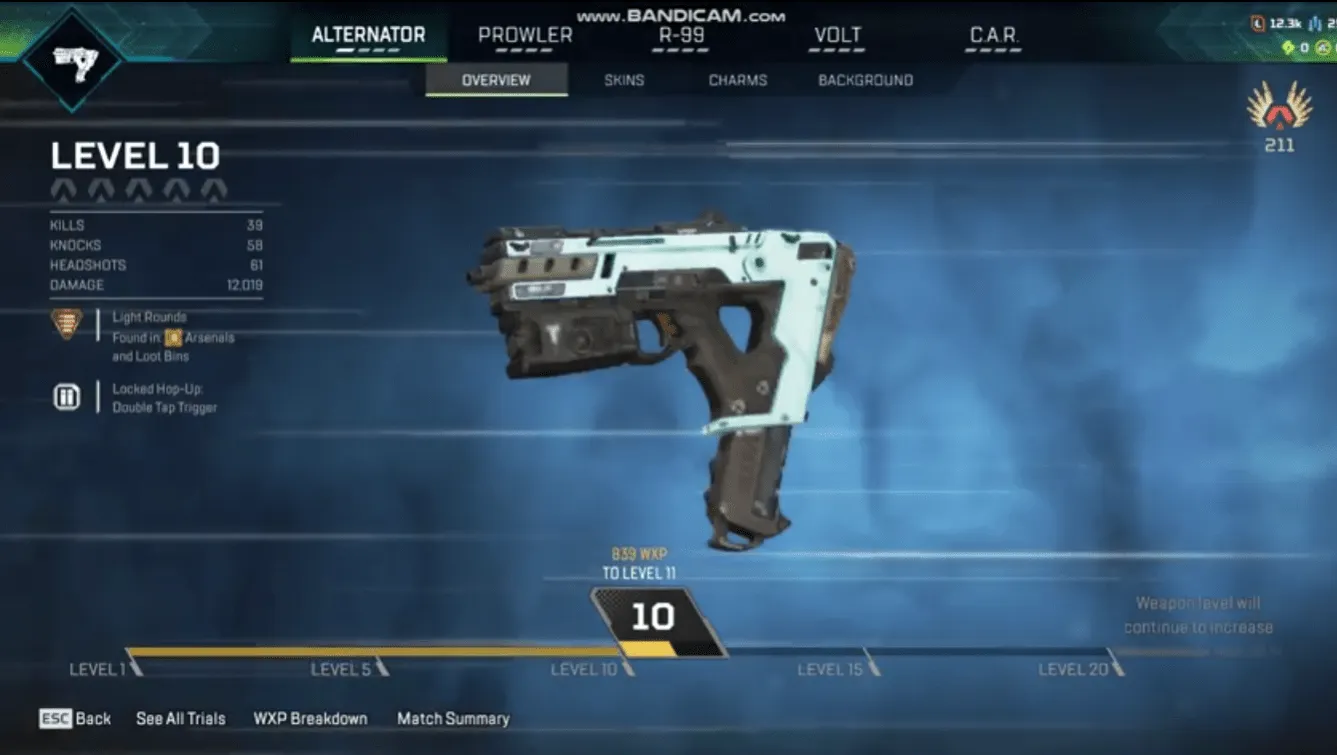Image resolution: width=1337 pixels, height=755 pixels.
Task: Click the winged mastery rank emblem
Action: pos(1279,107)
